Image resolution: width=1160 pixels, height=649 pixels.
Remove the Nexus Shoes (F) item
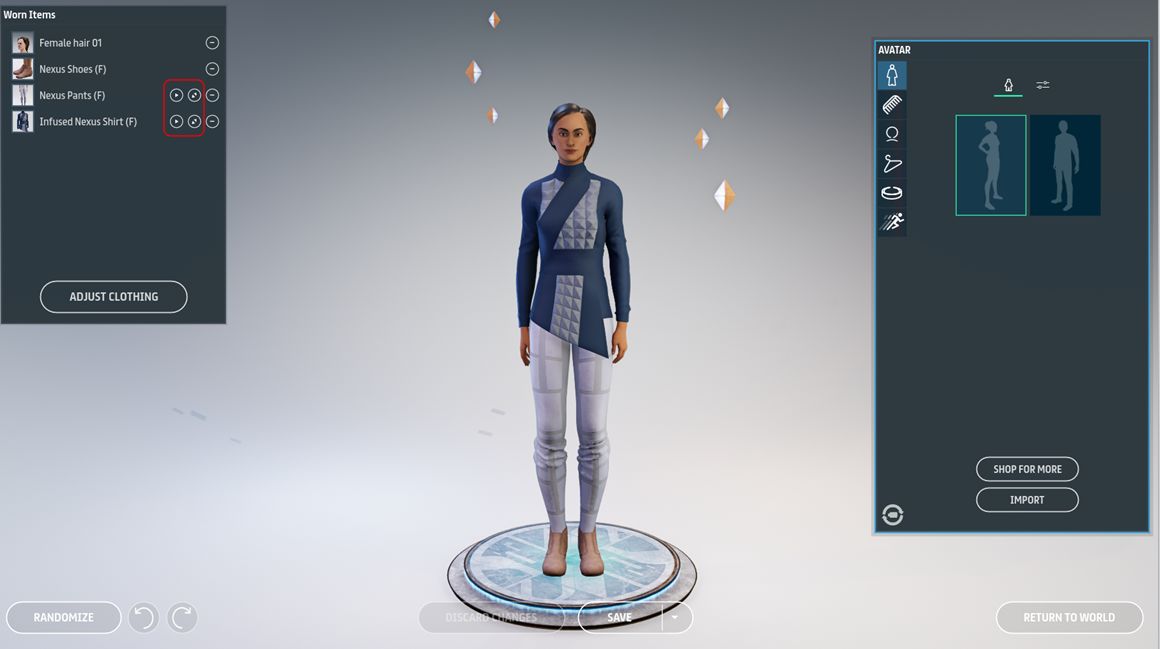[212, 69]
